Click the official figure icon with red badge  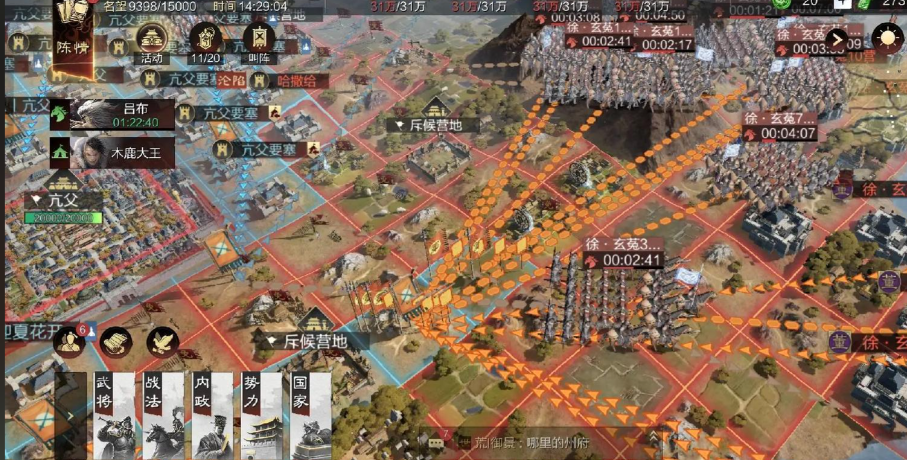pos(70,341)
